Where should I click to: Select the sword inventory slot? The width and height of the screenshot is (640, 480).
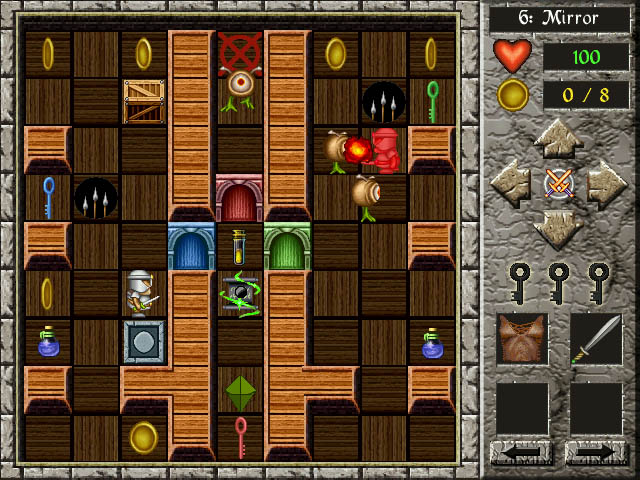[x=596, y=339]
